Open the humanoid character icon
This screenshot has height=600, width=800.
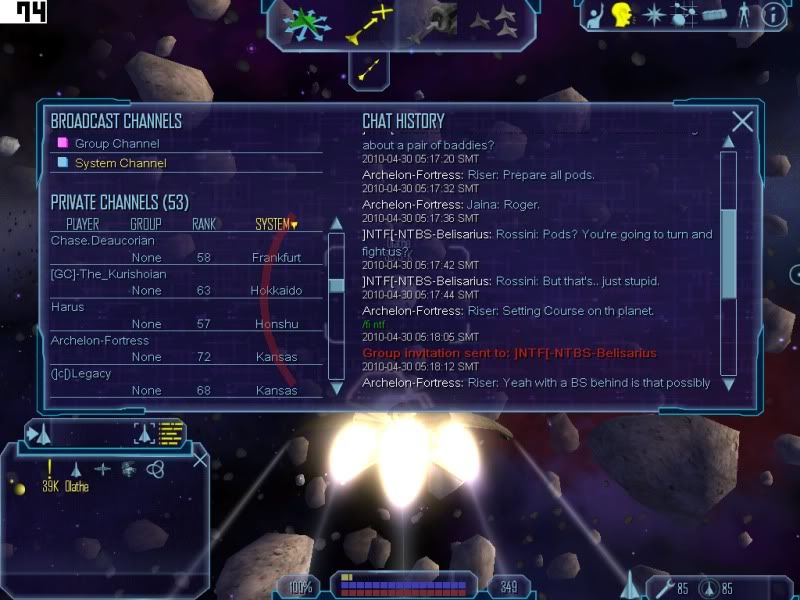[x=743, y=15]
